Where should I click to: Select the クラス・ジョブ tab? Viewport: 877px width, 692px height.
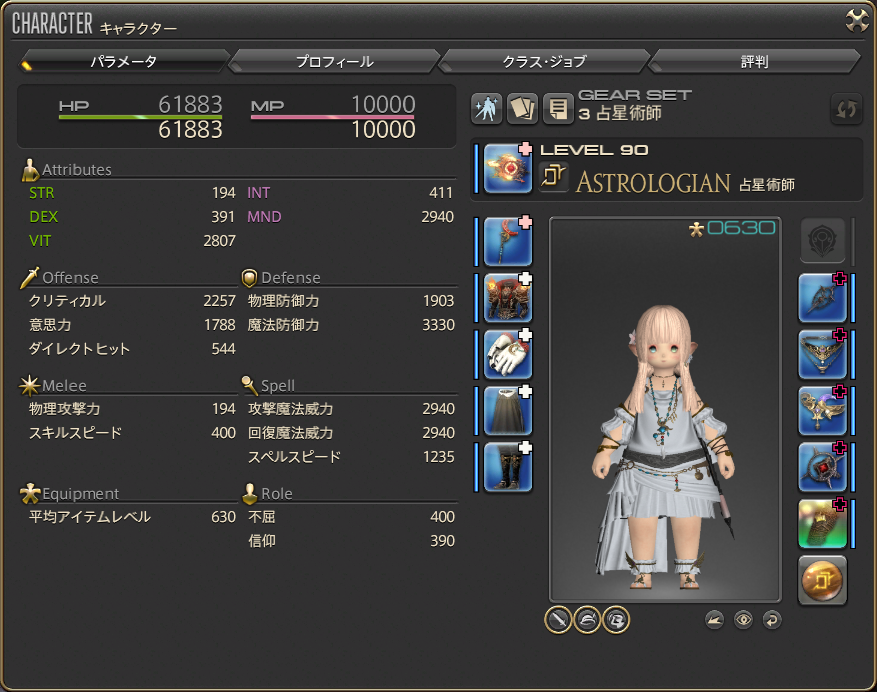(x=544, y=62)
